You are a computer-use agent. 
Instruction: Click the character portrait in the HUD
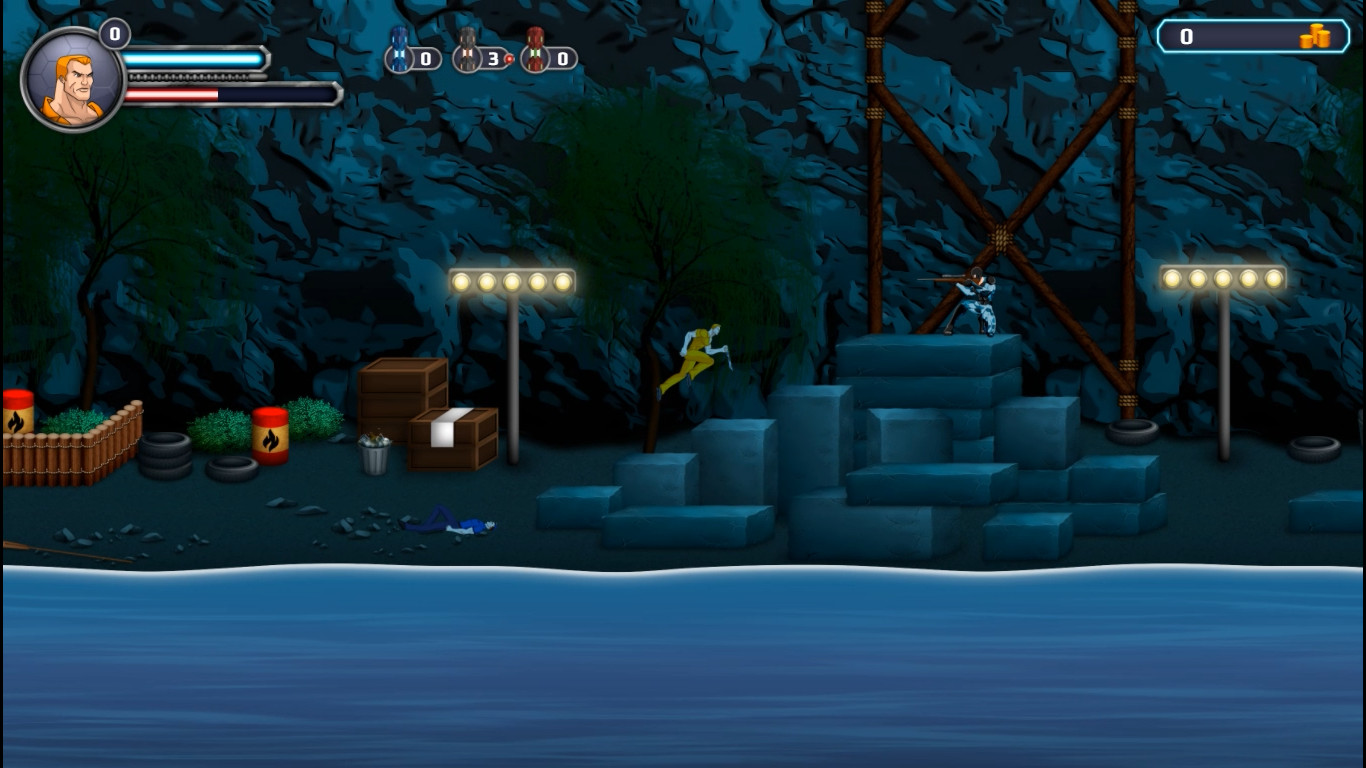pyautogui.click(x=74, y=77)
